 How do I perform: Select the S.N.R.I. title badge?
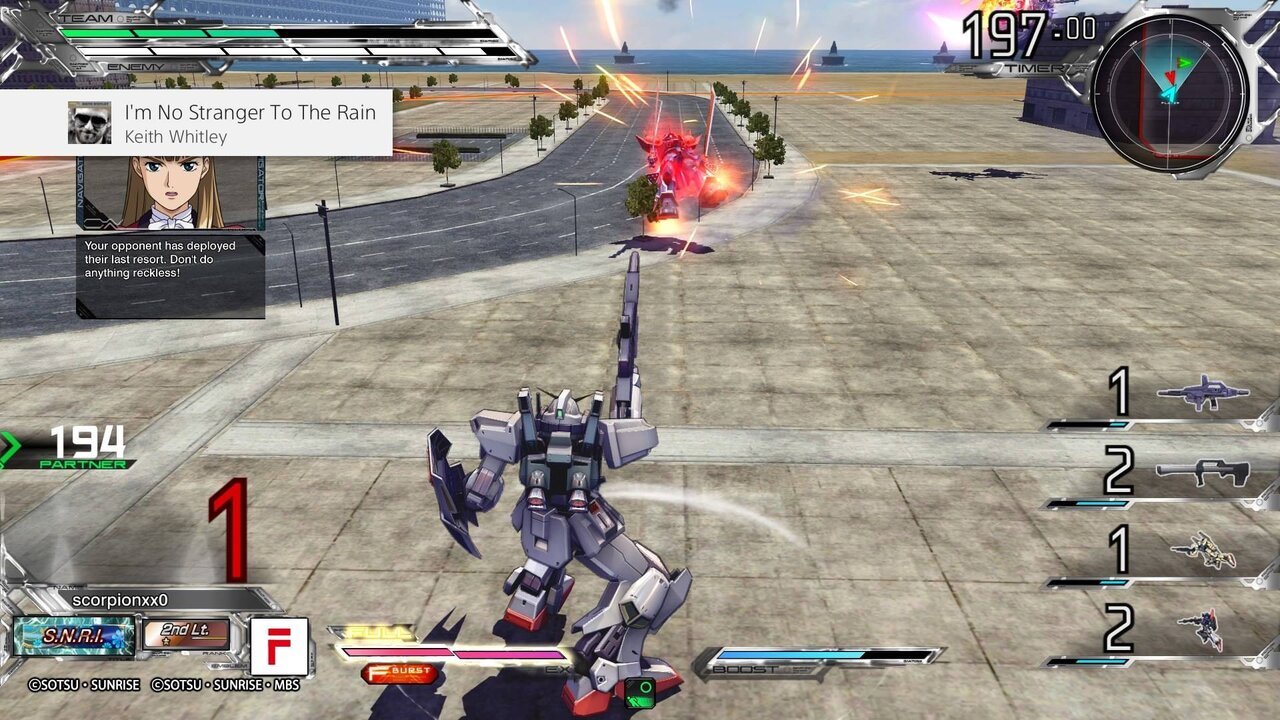pyautogui.click(x=74, y=636)
